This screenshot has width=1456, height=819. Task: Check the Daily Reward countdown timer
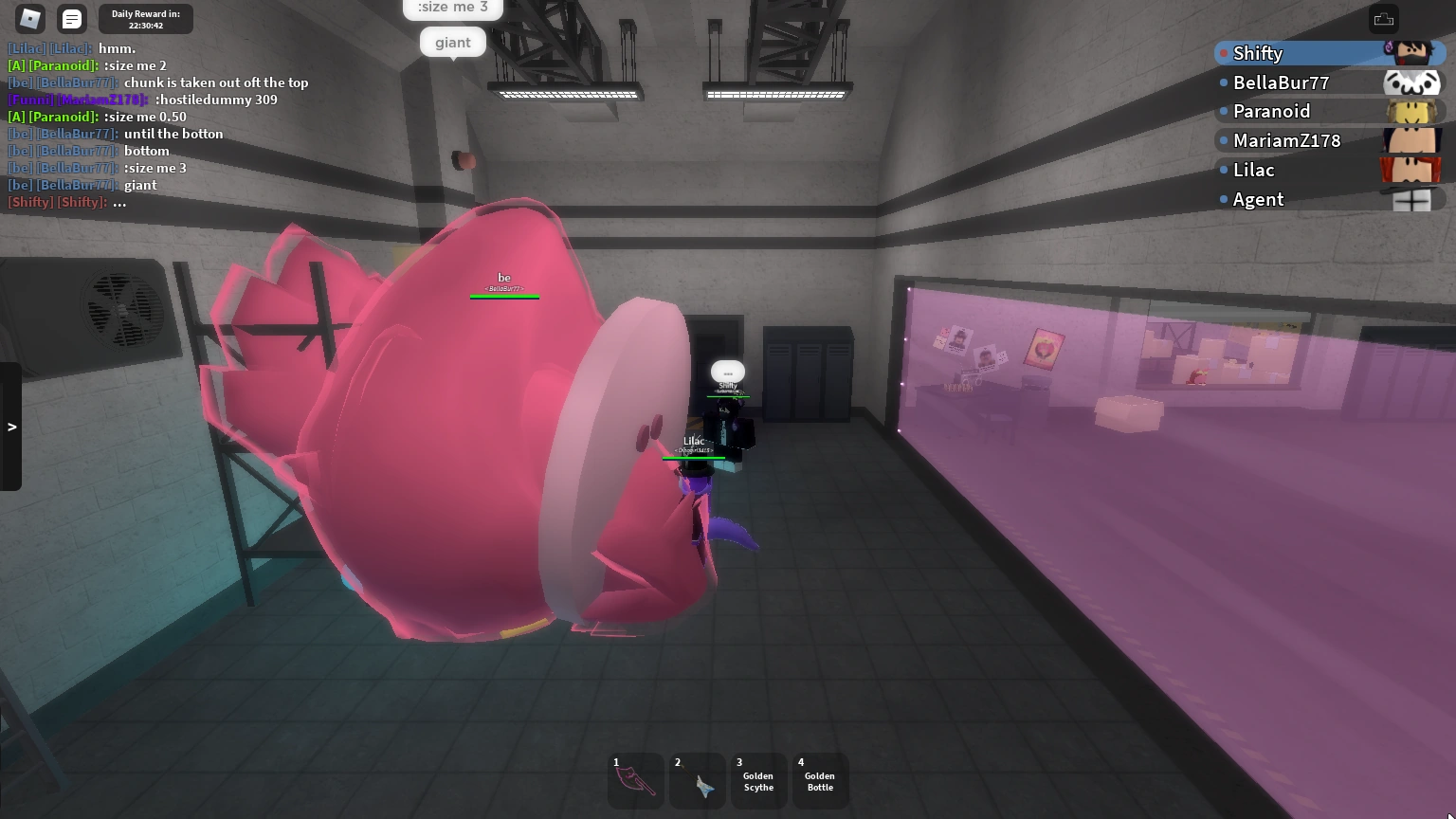144,19
